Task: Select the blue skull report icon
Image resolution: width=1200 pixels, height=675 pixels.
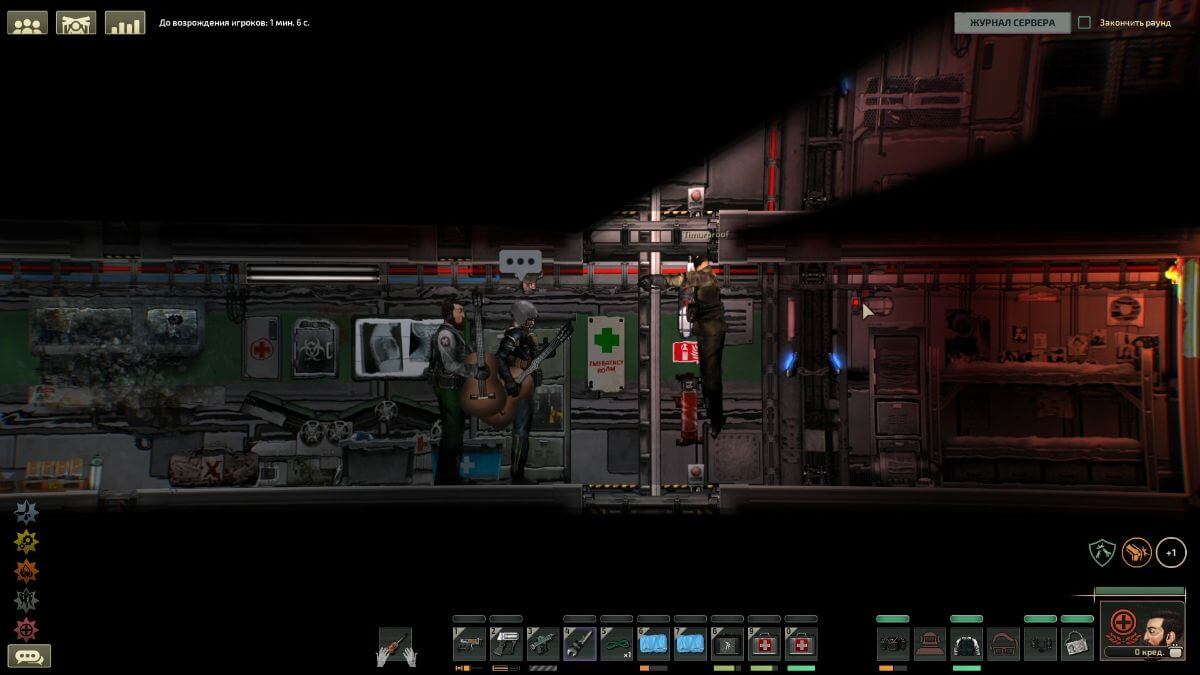Action: pyautogui.click(x=26, y=512)
